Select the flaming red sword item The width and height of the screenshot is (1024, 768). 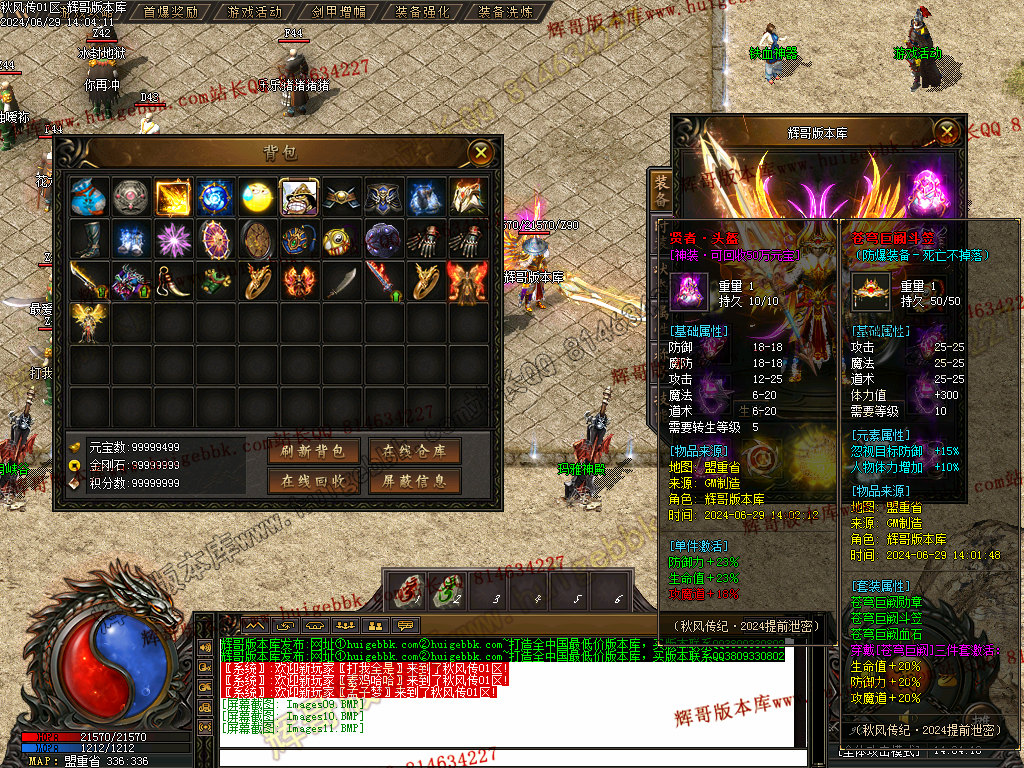tap(383, 281)
